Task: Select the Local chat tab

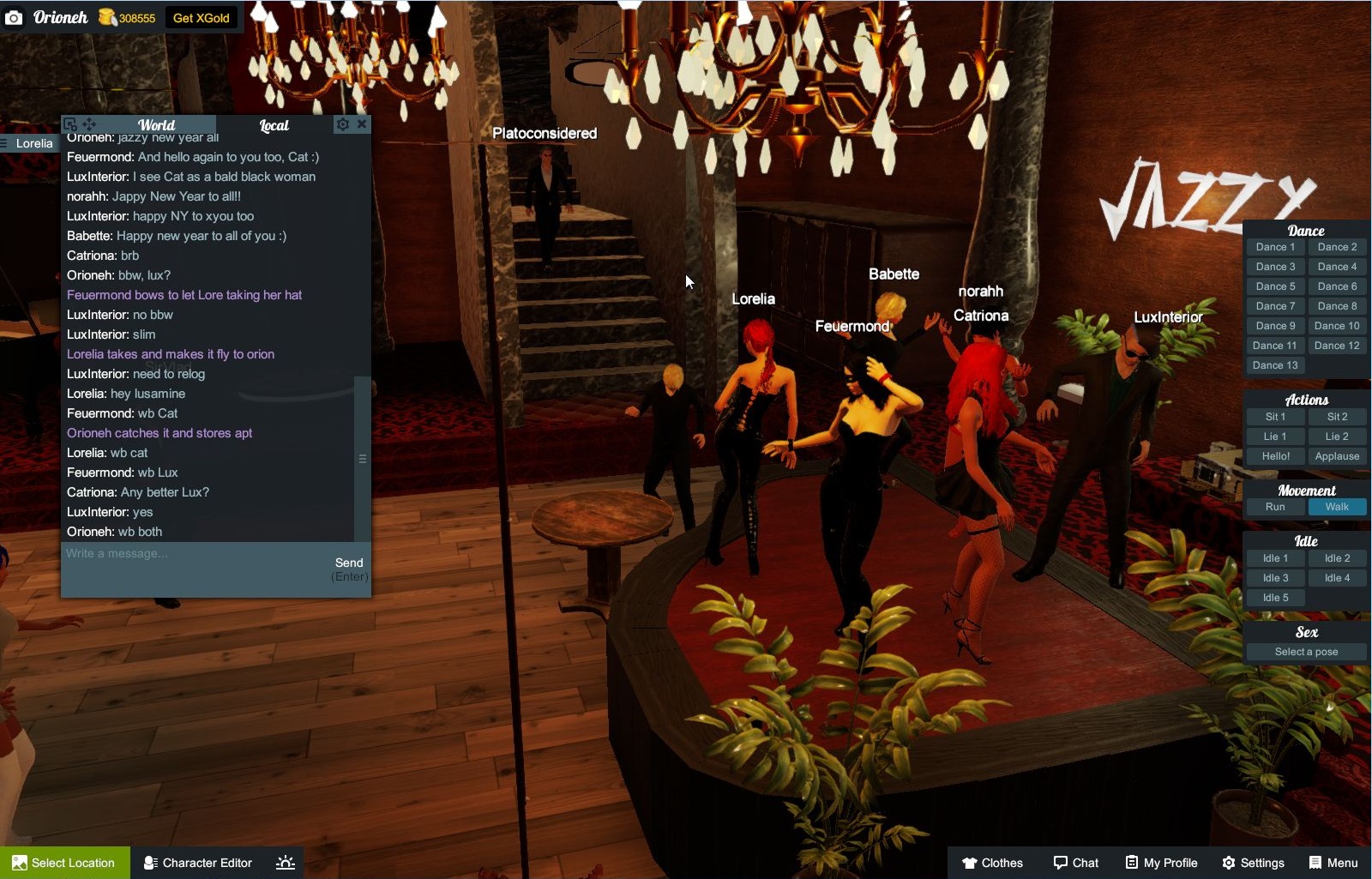Action: (273, 125)
